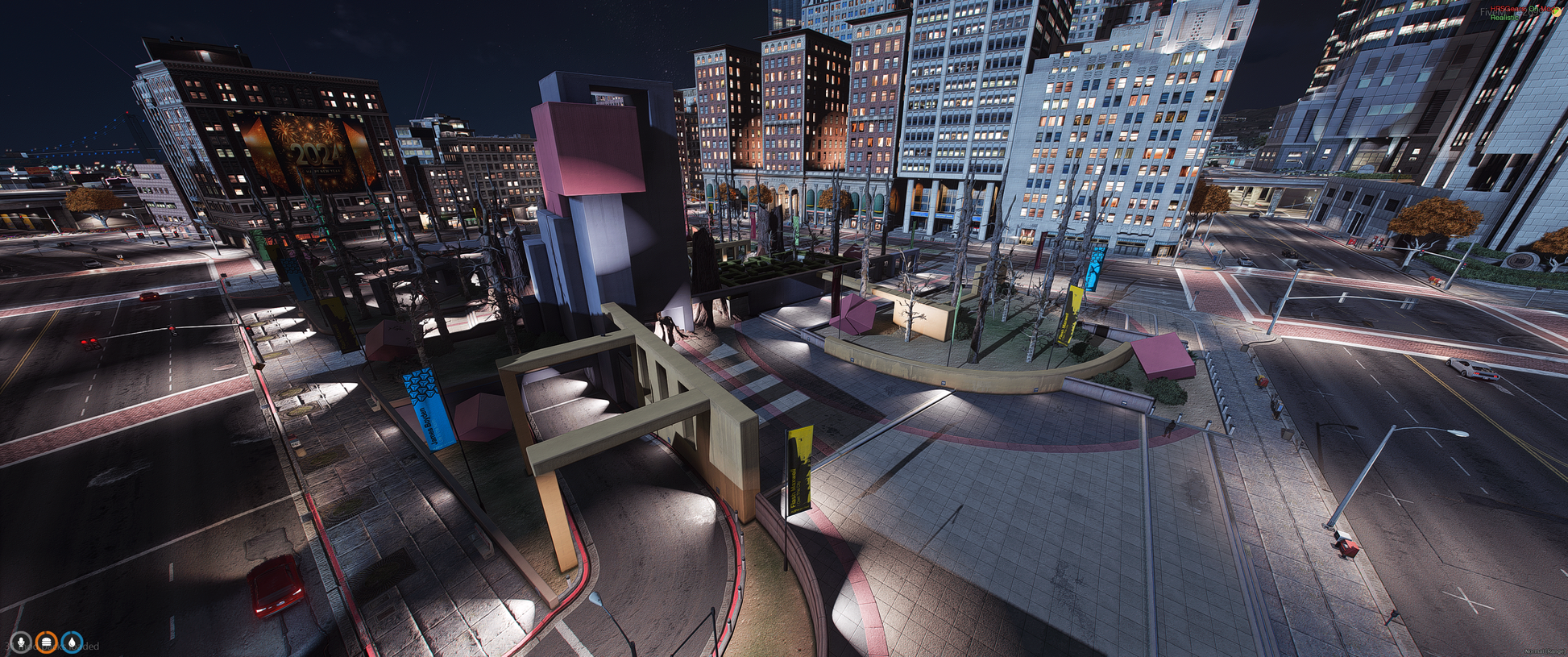This screenshot has height=657, width=1568.
Task: Click the microphone voice icon
Action: pos(21,642)
